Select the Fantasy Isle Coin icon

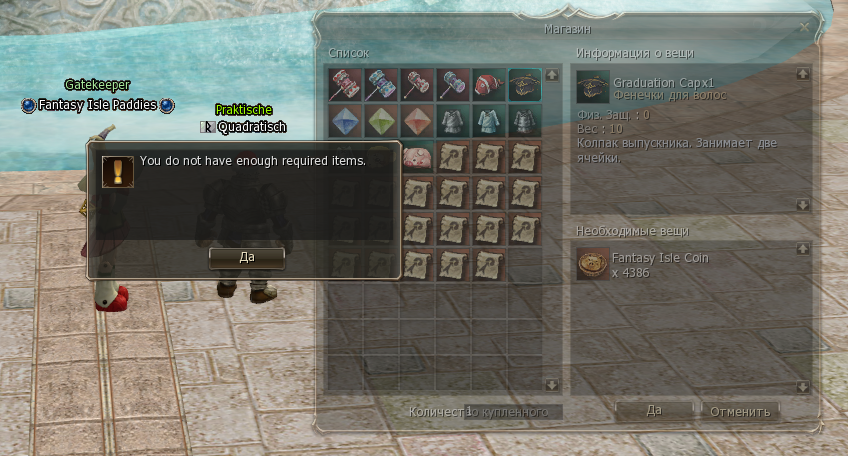click(x=592, y=265)
